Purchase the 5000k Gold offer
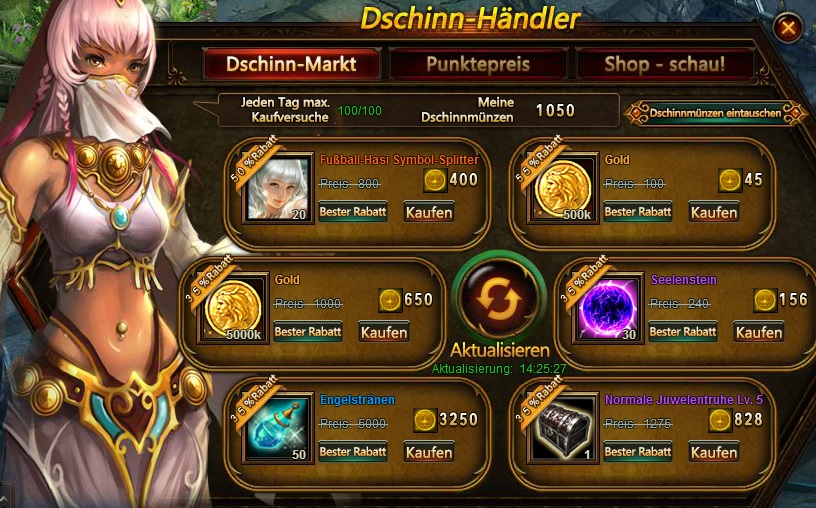Viewport: 816px width, 508px height. tap(384, 332)
